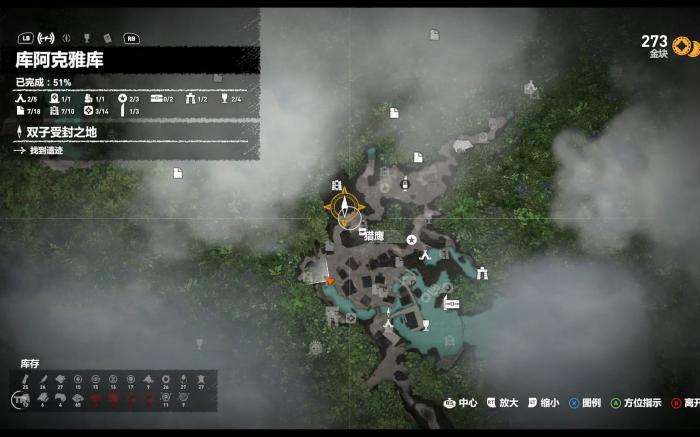This screenshot has width=700, height=437.
Task: Select the 双子受封之地 objective entry
Action: (60, 132)
